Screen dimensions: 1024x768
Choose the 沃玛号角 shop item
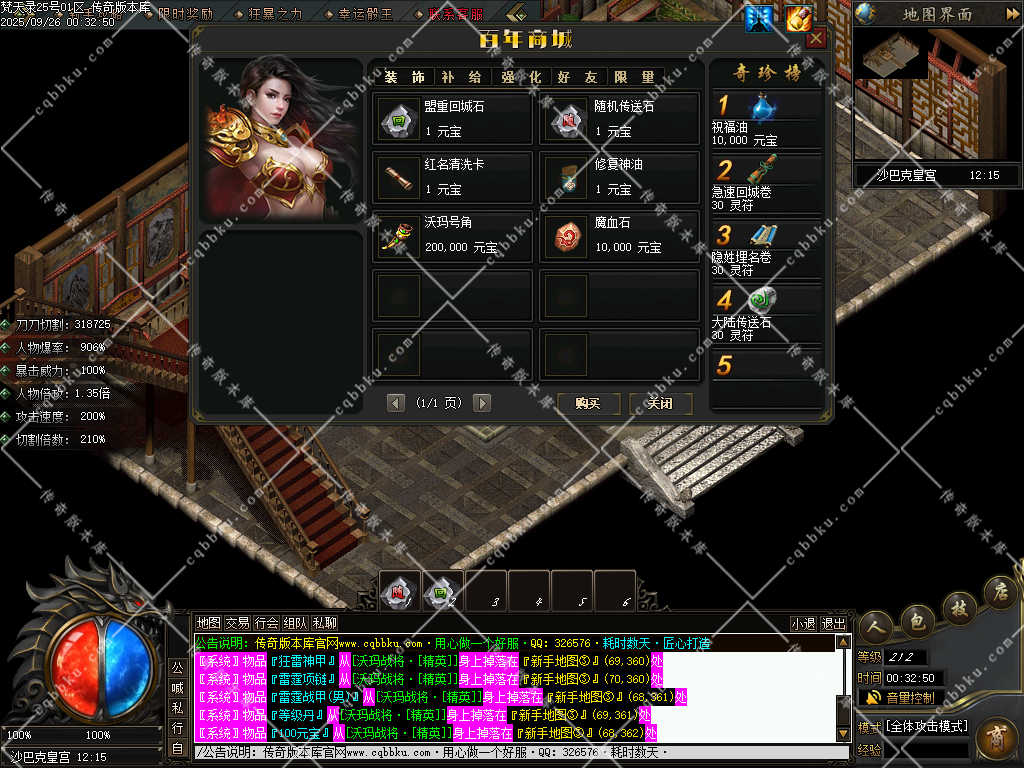tap(452, 236)
